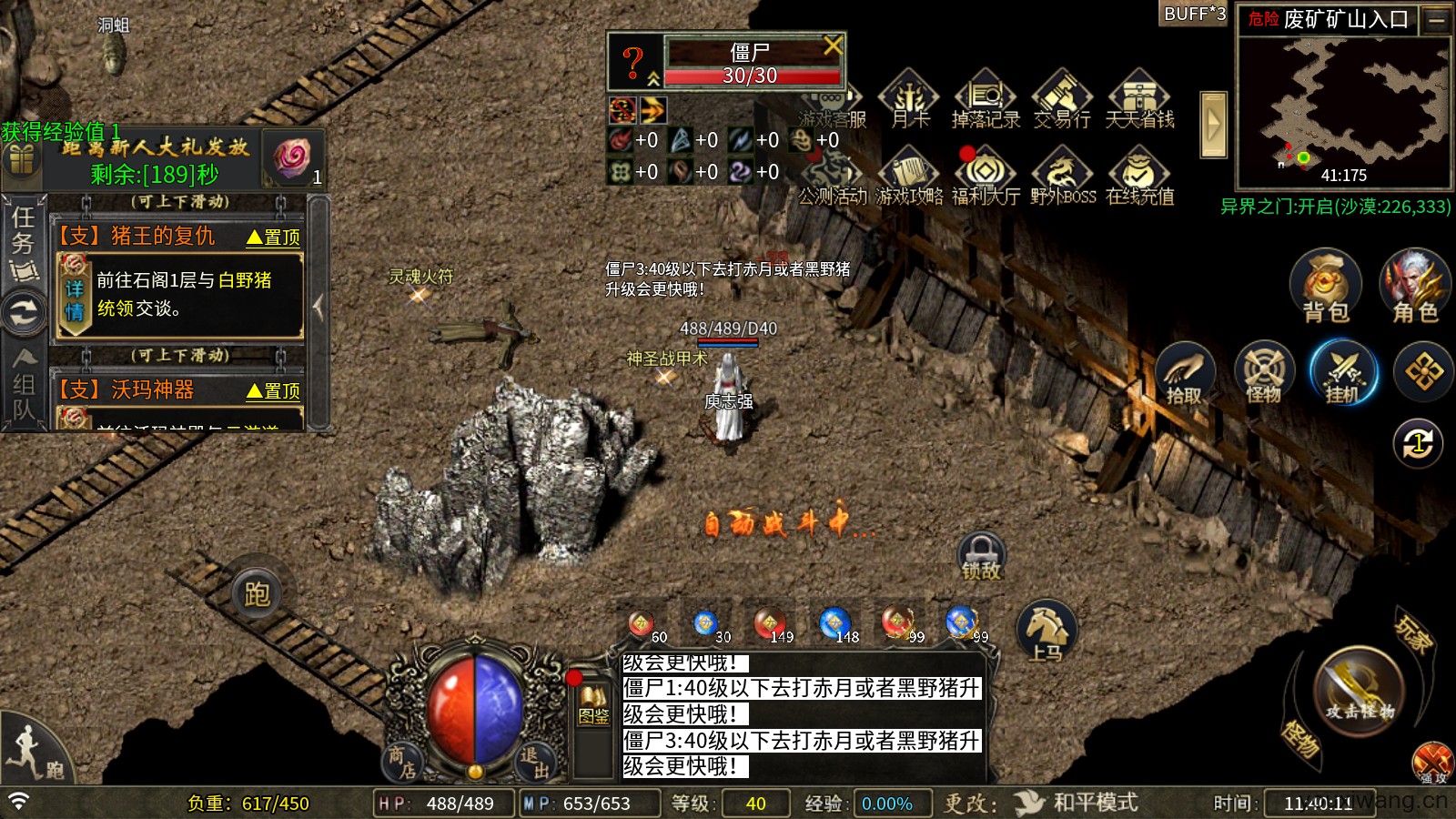Image resolution: width=1456 pixels, height=819 pixels.
Task: Open the 角色 character sheet
Action: (1415, 287)
